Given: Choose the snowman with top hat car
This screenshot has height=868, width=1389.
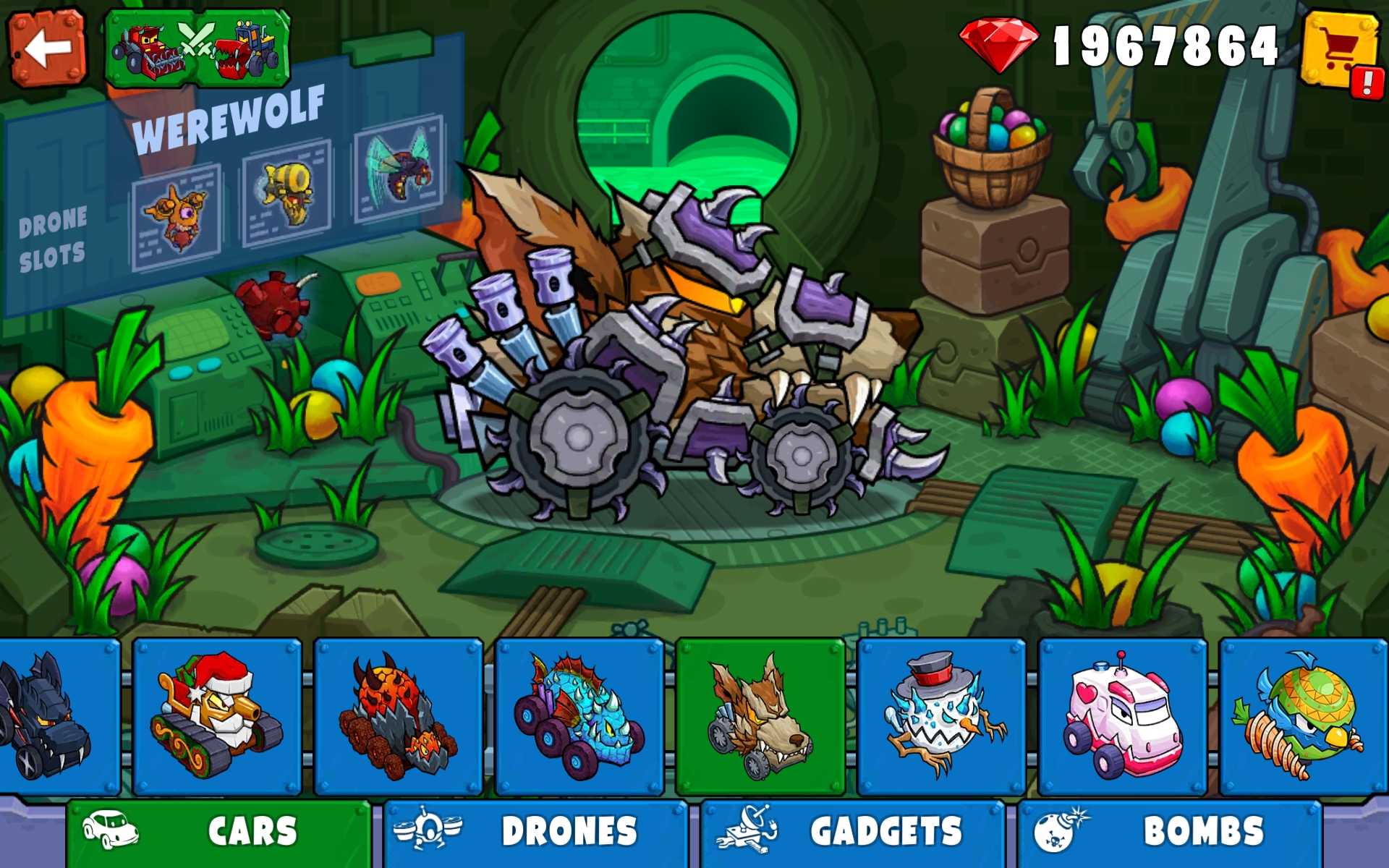Looking at the screenshot, I should (941, 716).
